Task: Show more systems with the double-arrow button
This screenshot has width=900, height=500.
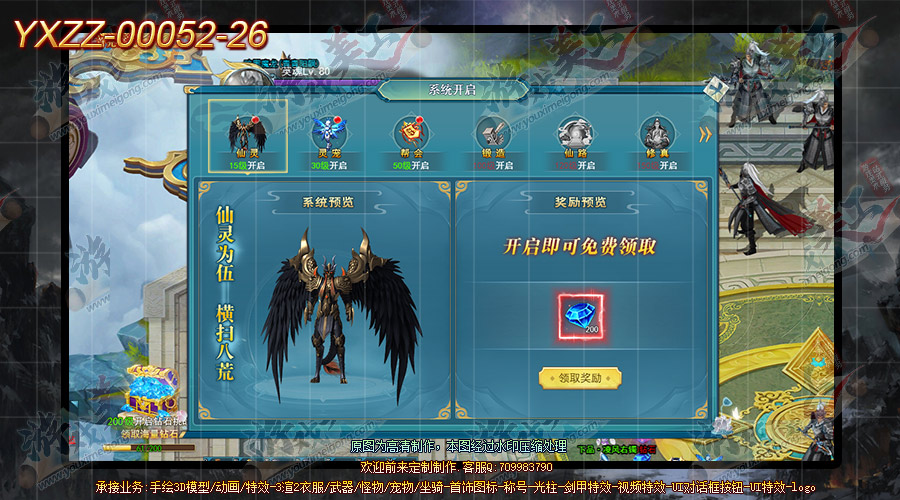Action: [706, 134]
